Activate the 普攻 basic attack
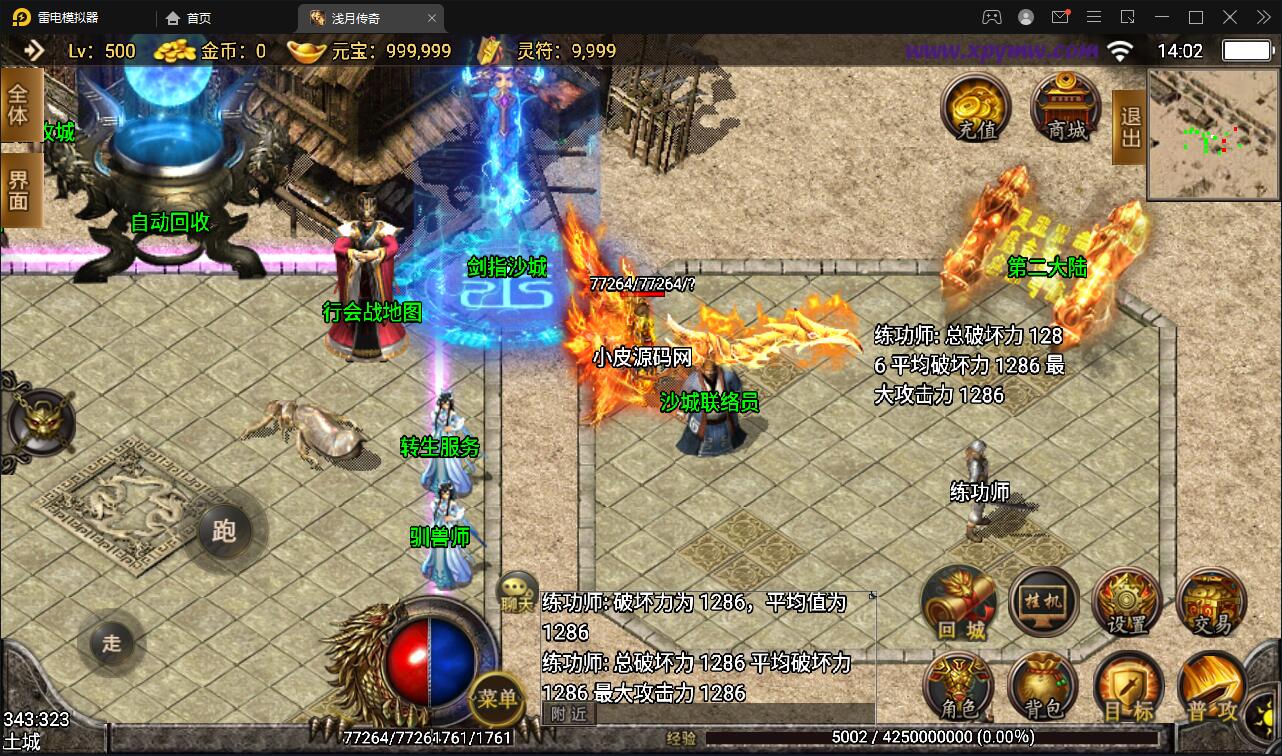Image resolution: width=1282 pixels, height=756 pixels. 1211,688
